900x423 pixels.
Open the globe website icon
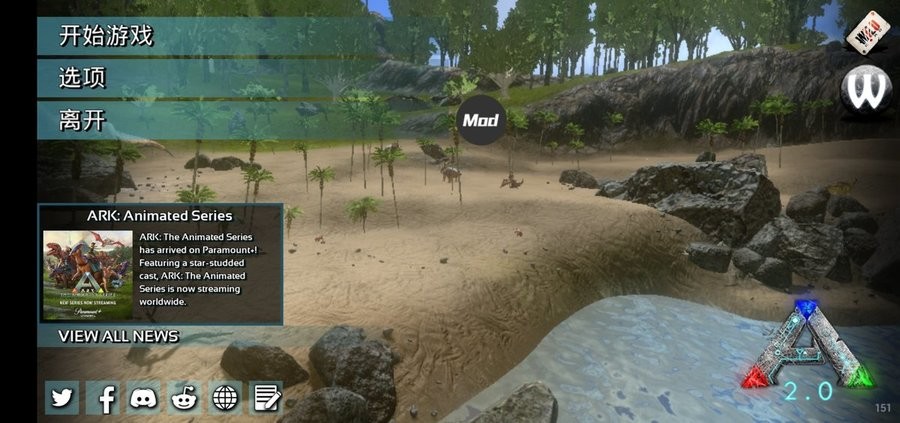point(226,398)
